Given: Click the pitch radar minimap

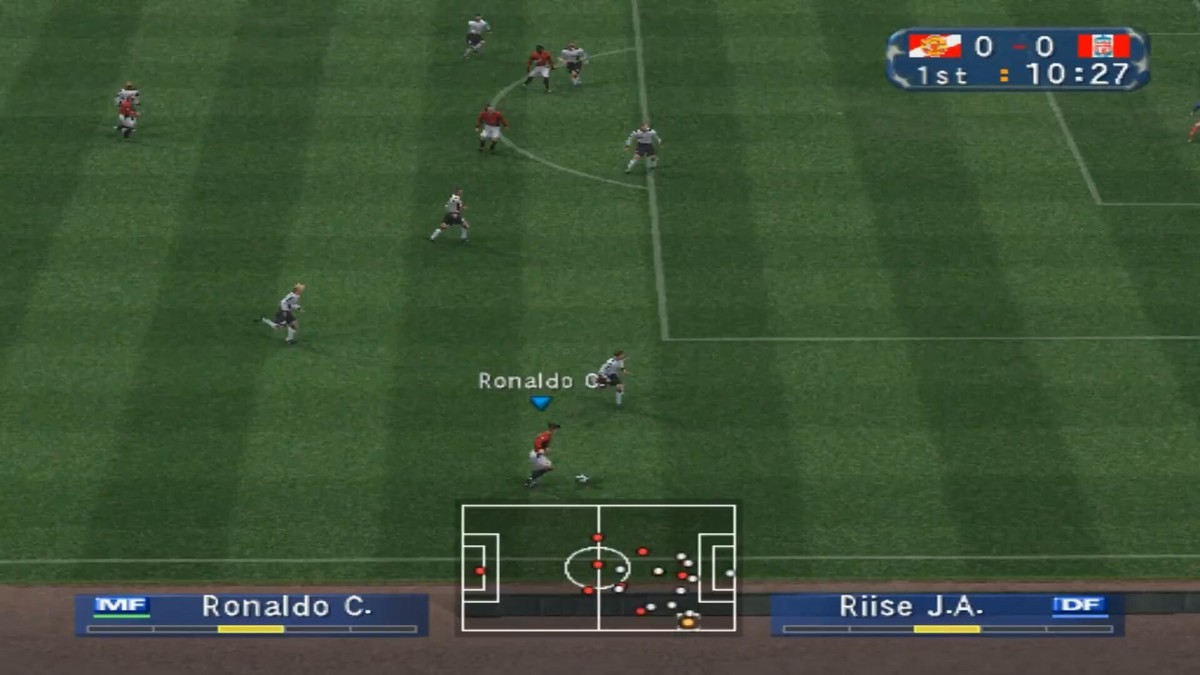Looking at the screenshot, I should [598, 567].
